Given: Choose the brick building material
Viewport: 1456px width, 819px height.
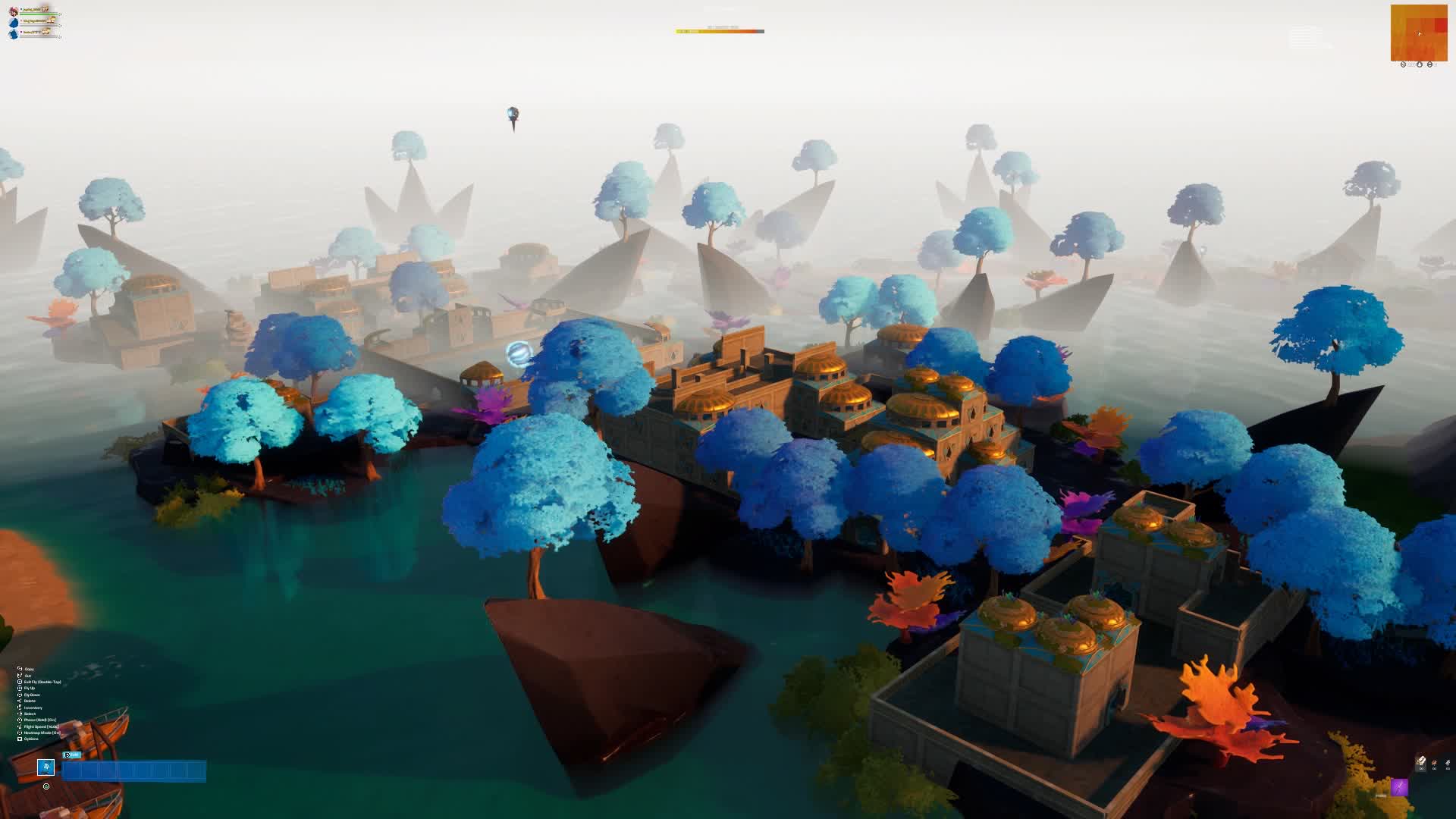Looking at the screenshot, I should pos(1434,763).
